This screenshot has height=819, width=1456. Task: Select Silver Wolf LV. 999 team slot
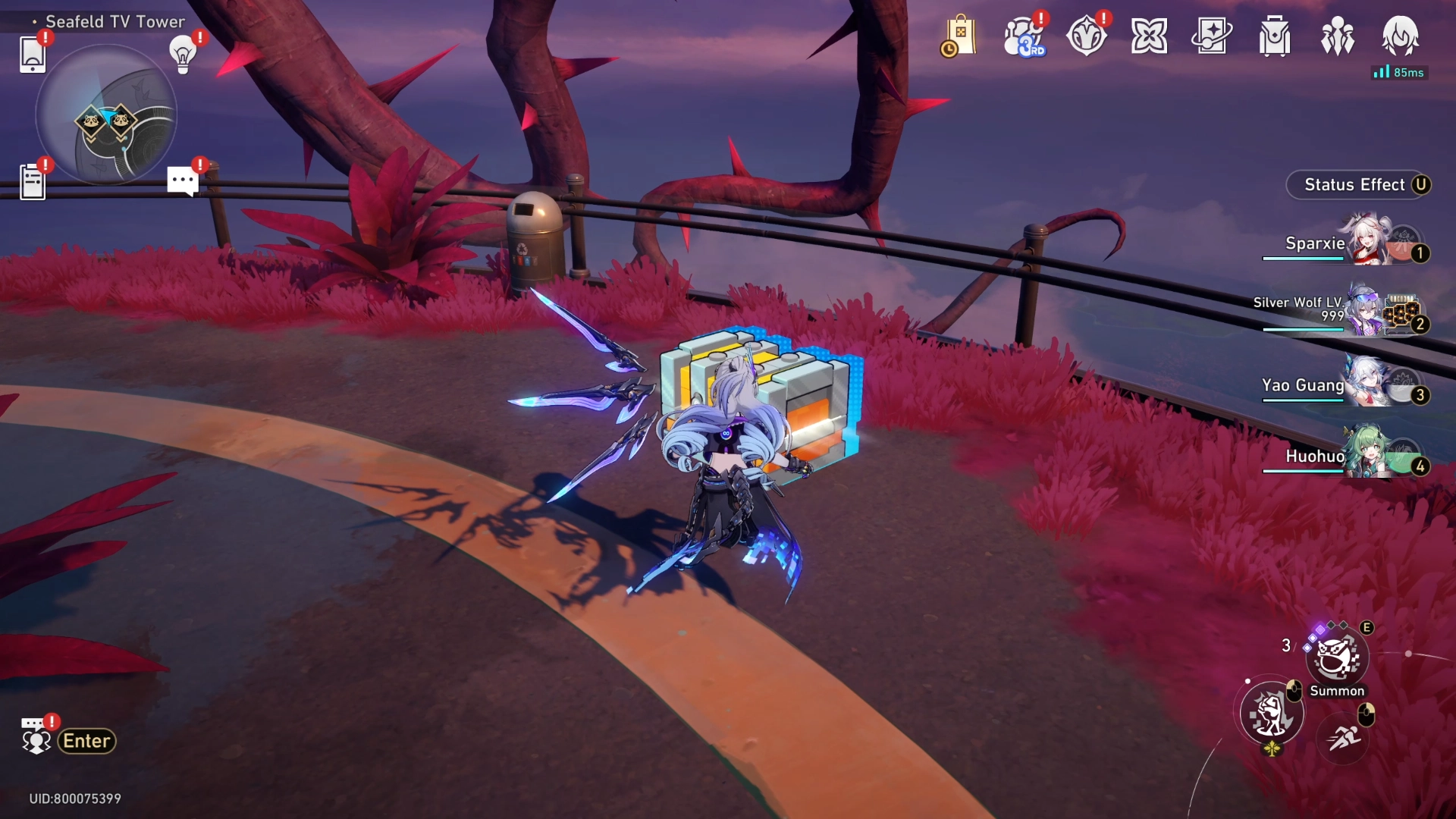pos(1350,312)
